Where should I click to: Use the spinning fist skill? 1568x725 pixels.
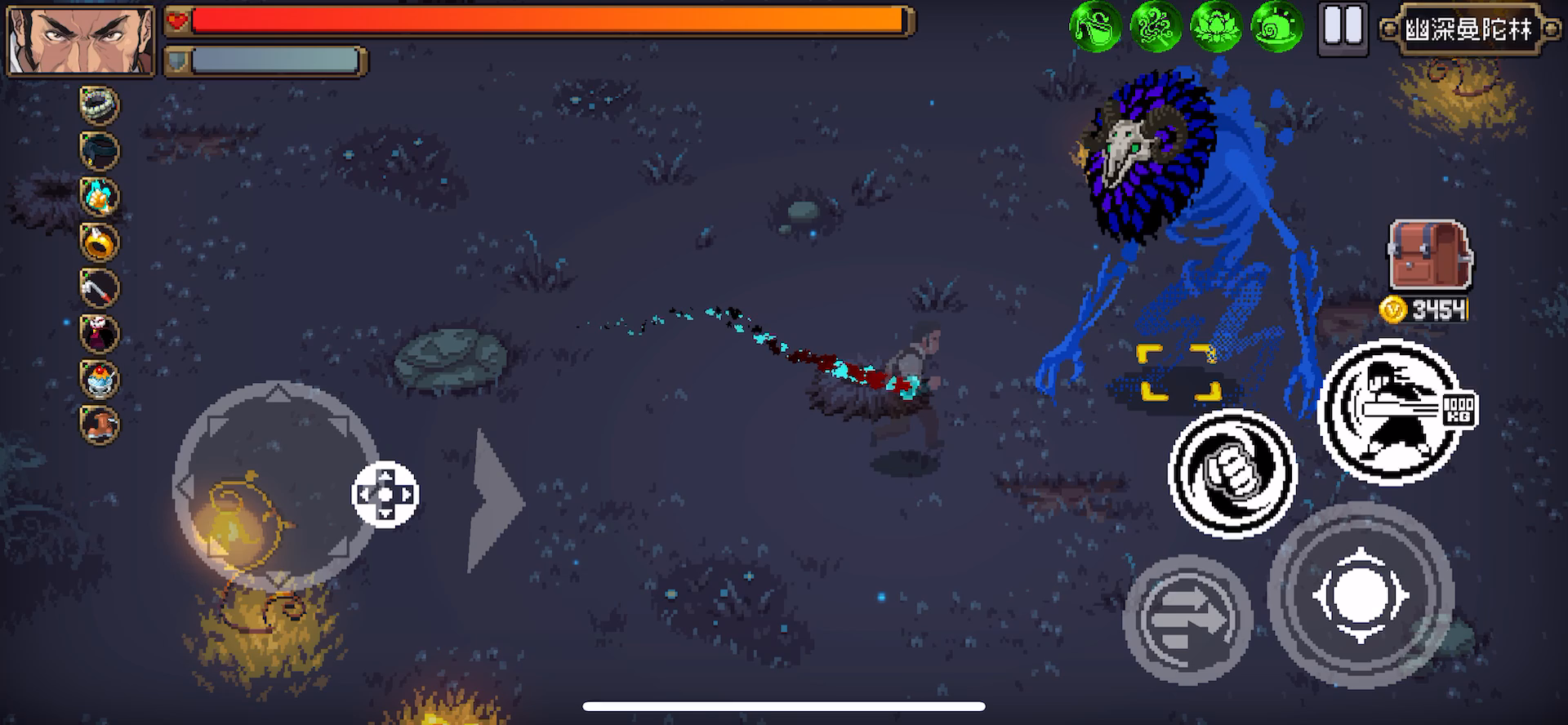(x=1232, y=473)
